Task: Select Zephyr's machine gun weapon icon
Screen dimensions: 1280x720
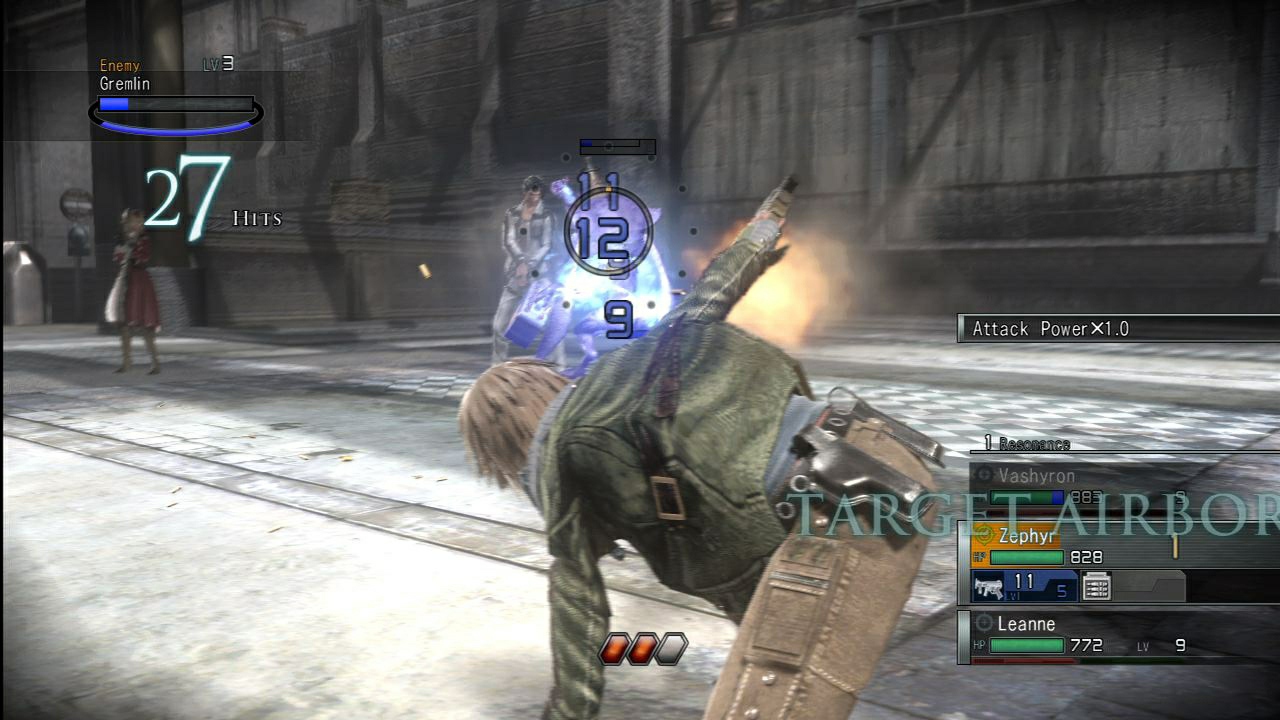Action: coord(988,588)
